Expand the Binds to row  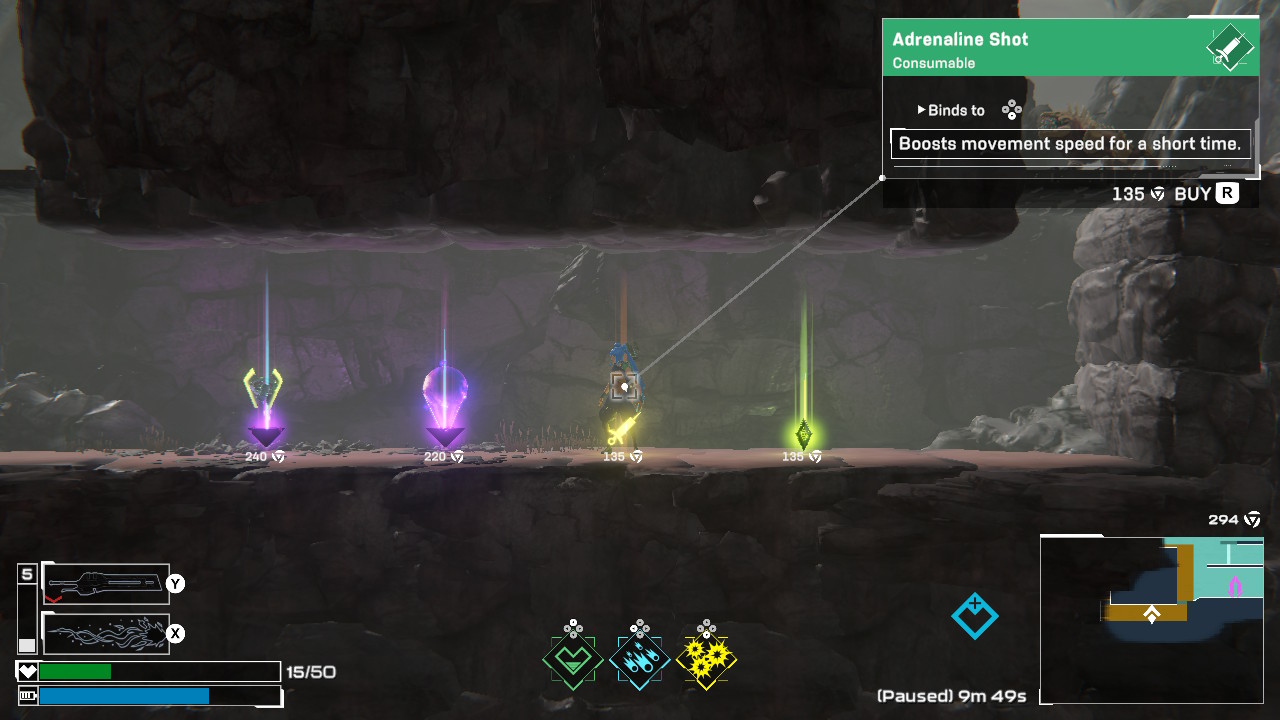pyautogui.click(x=950, y=111)
